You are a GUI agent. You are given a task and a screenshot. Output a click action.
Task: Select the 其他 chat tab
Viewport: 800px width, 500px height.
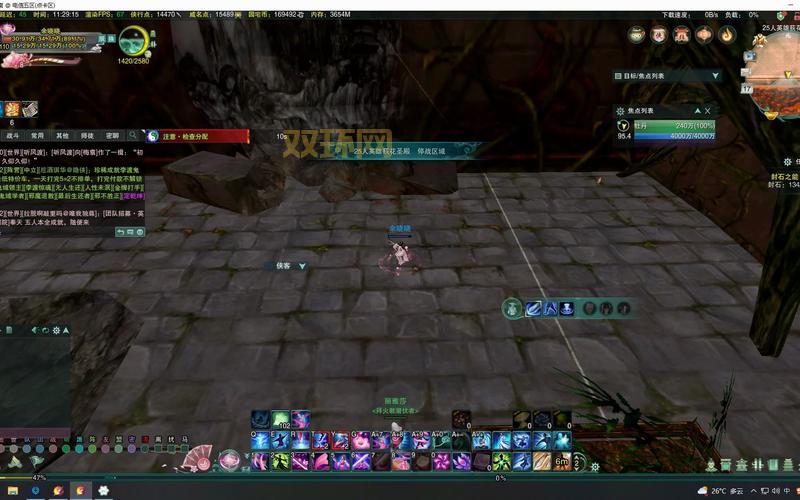tap(62, 135)
